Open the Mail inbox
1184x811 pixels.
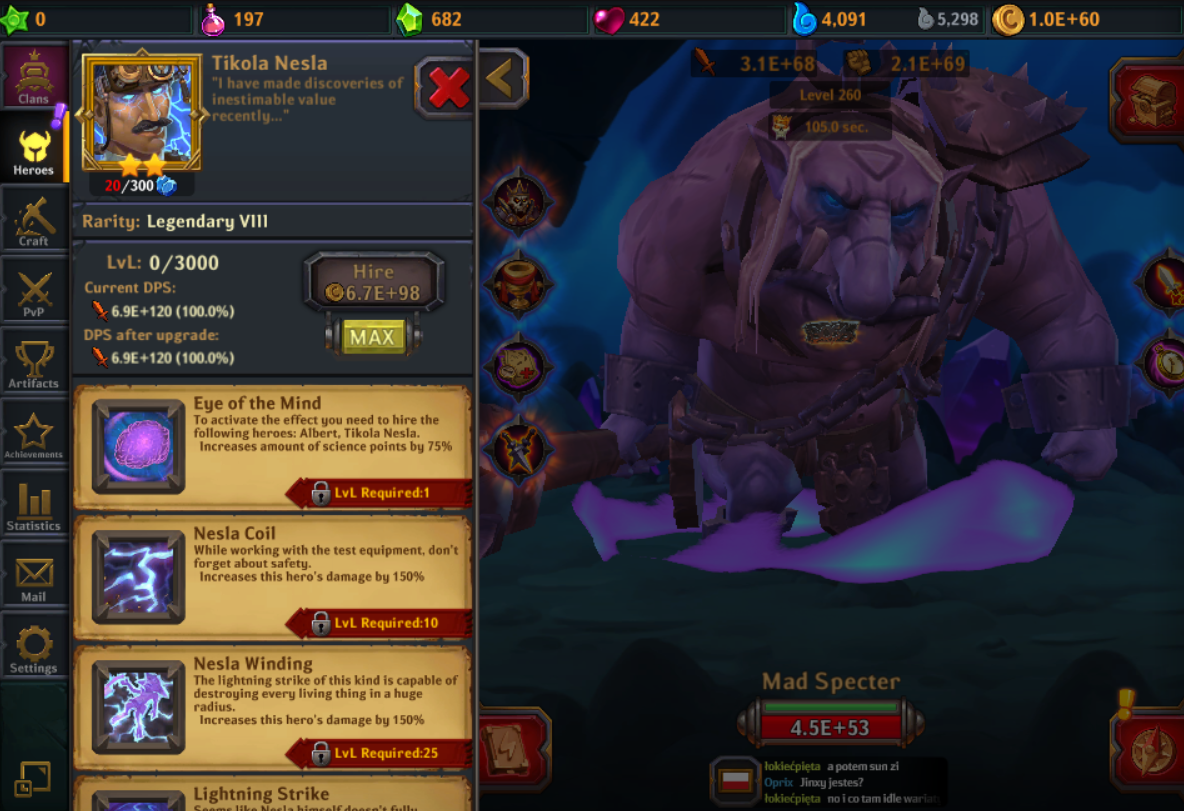pos(34,578)
